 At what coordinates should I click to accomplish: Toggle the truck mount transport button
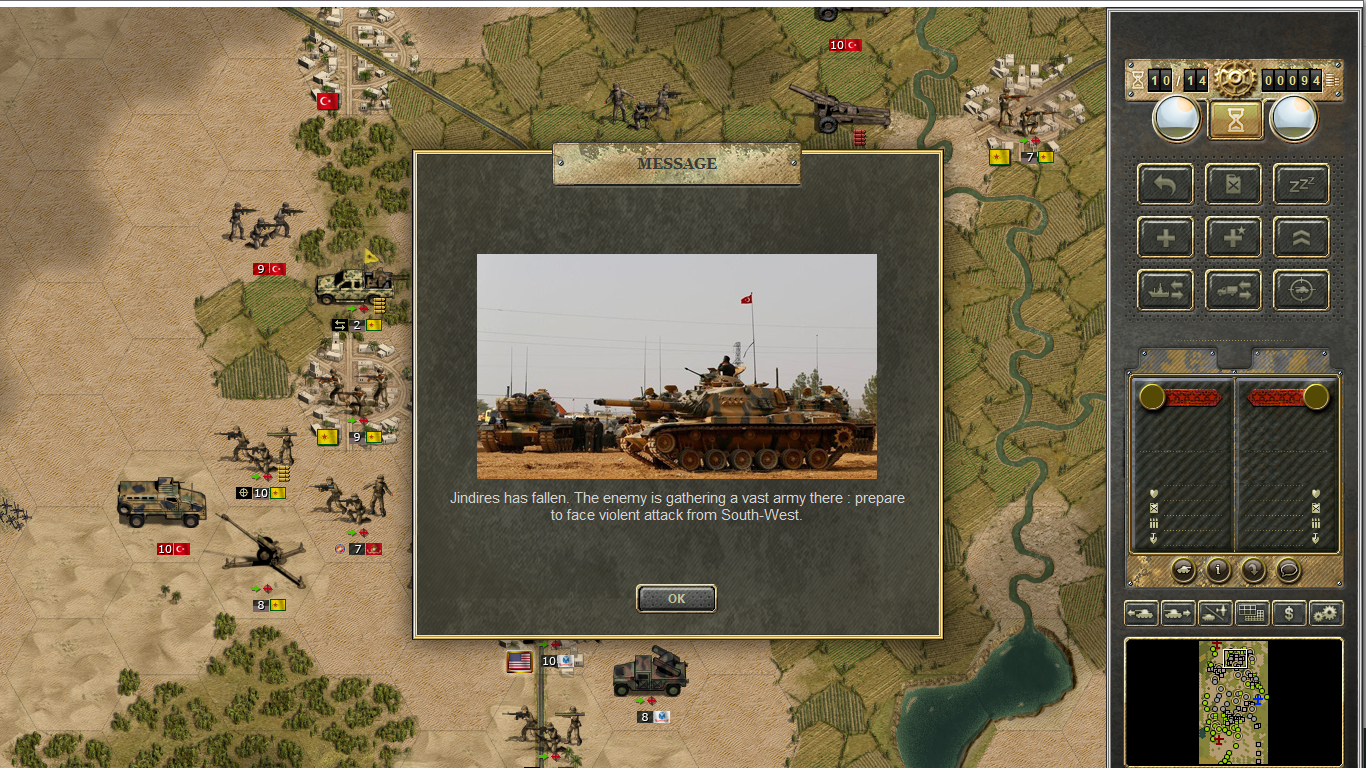1233,290
